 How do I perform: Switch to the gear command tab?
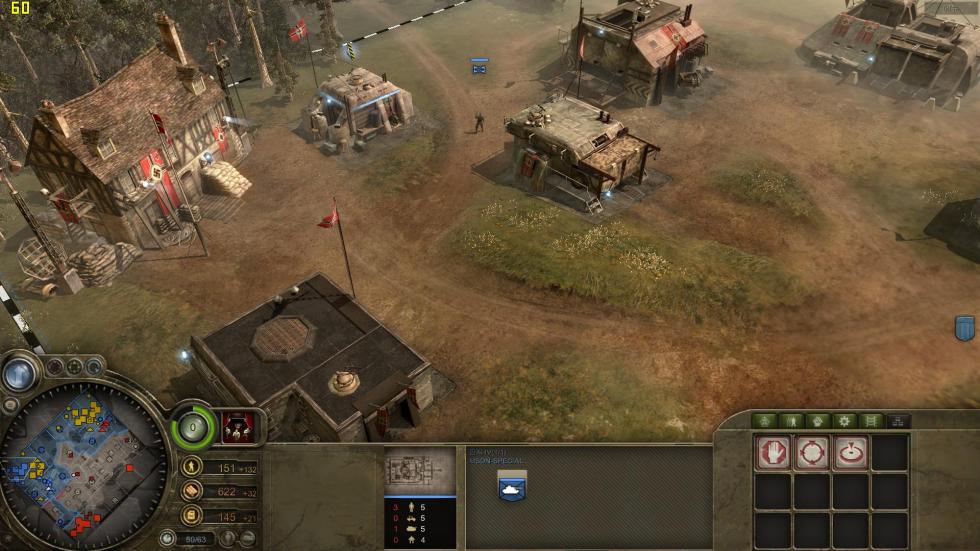click(845, 421)
